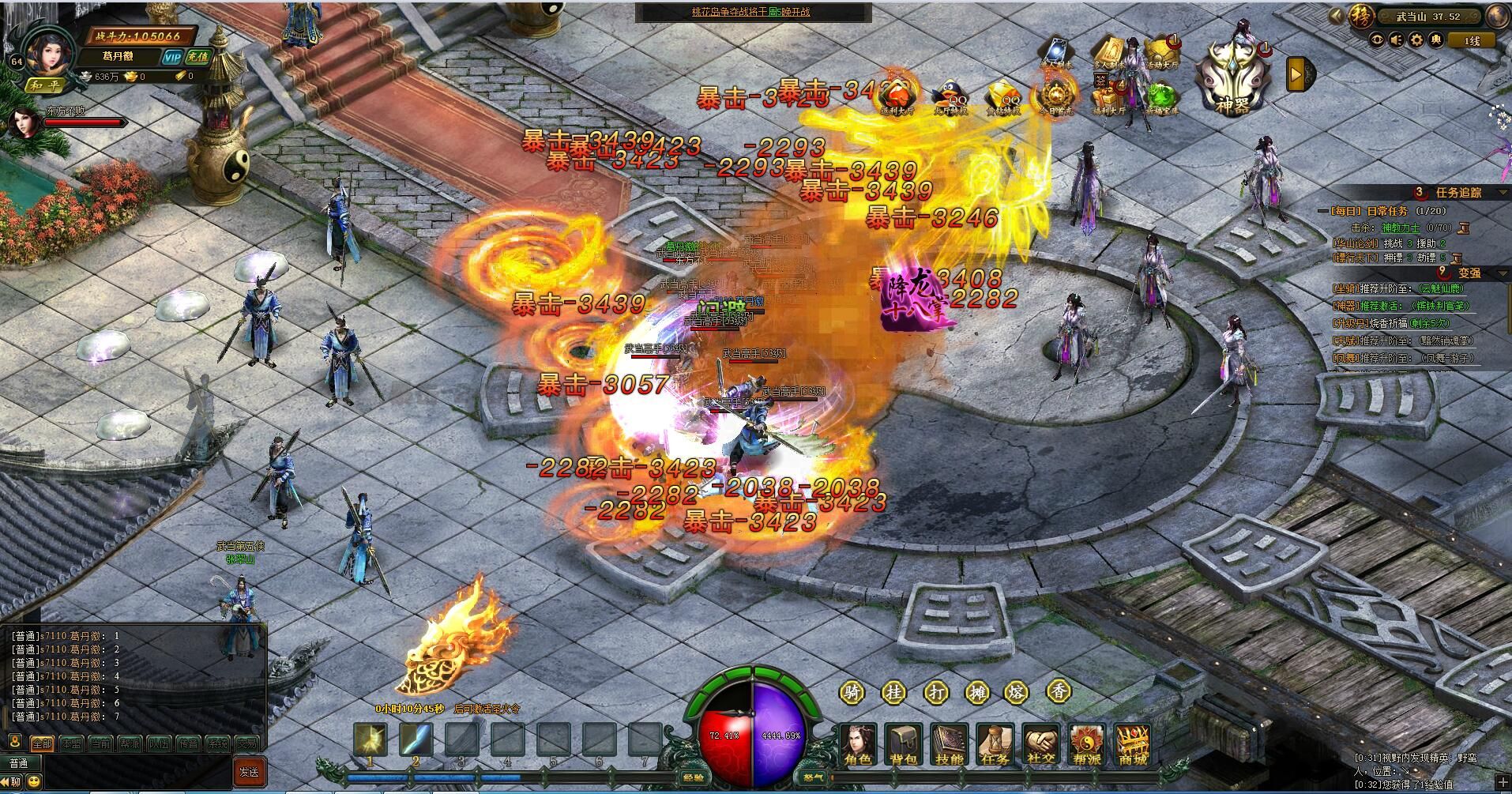The width and height of the screenshot is (1512, 794).
Task: Open the 神器 artifact icon
Action: [1232, 77]
